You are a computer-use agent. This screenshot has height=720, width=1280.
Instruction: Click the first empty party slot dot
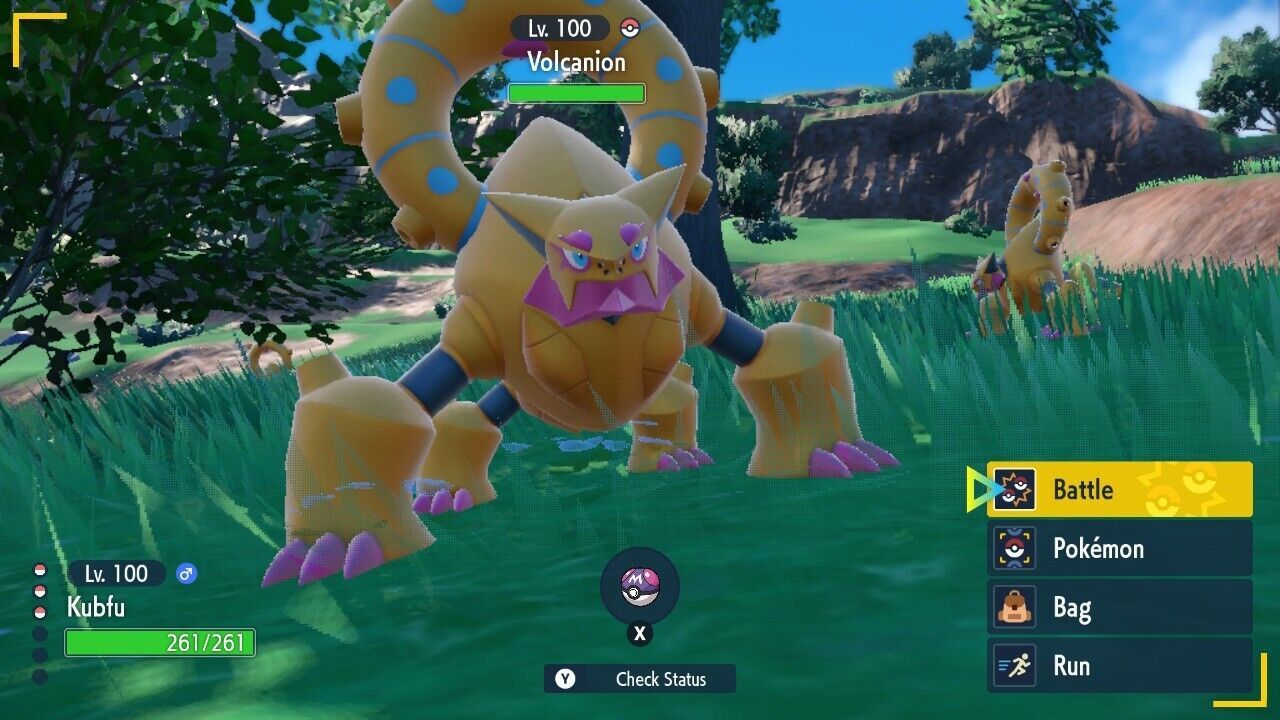click(x=39, y=633)
